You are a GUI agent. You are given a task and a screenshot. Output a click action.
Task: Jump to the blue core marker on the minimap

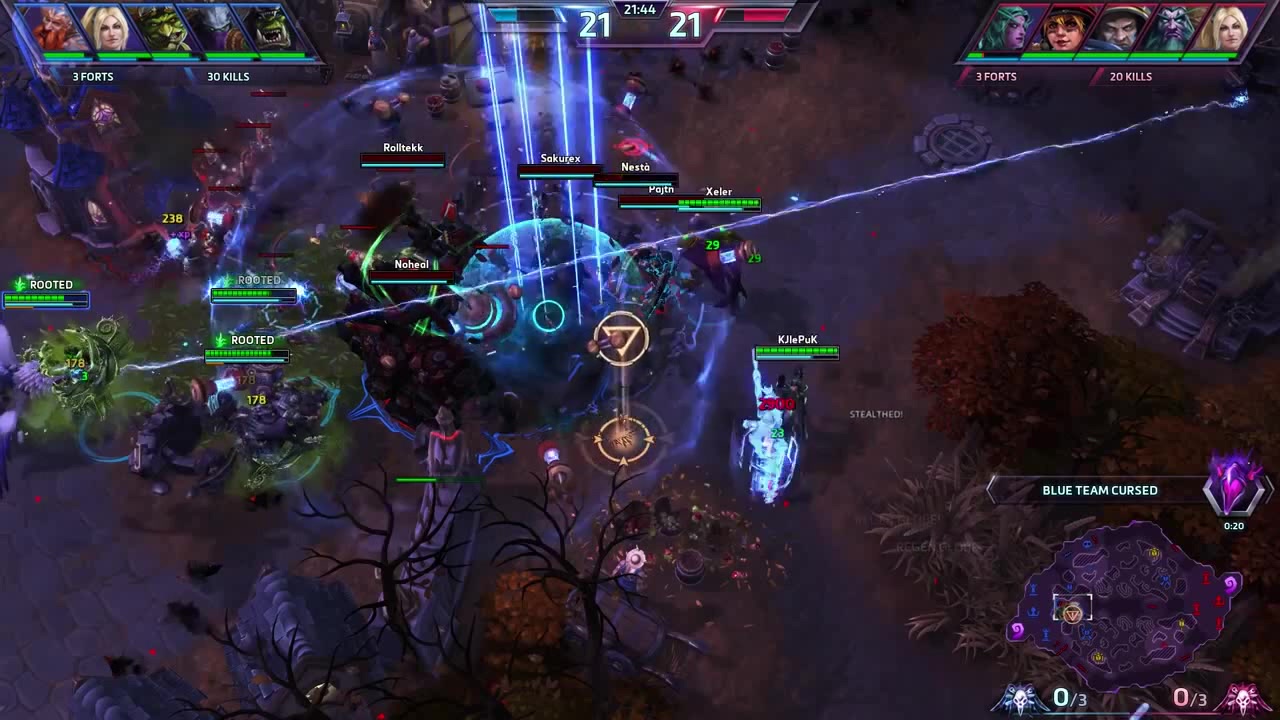[x=1017, y=630]
